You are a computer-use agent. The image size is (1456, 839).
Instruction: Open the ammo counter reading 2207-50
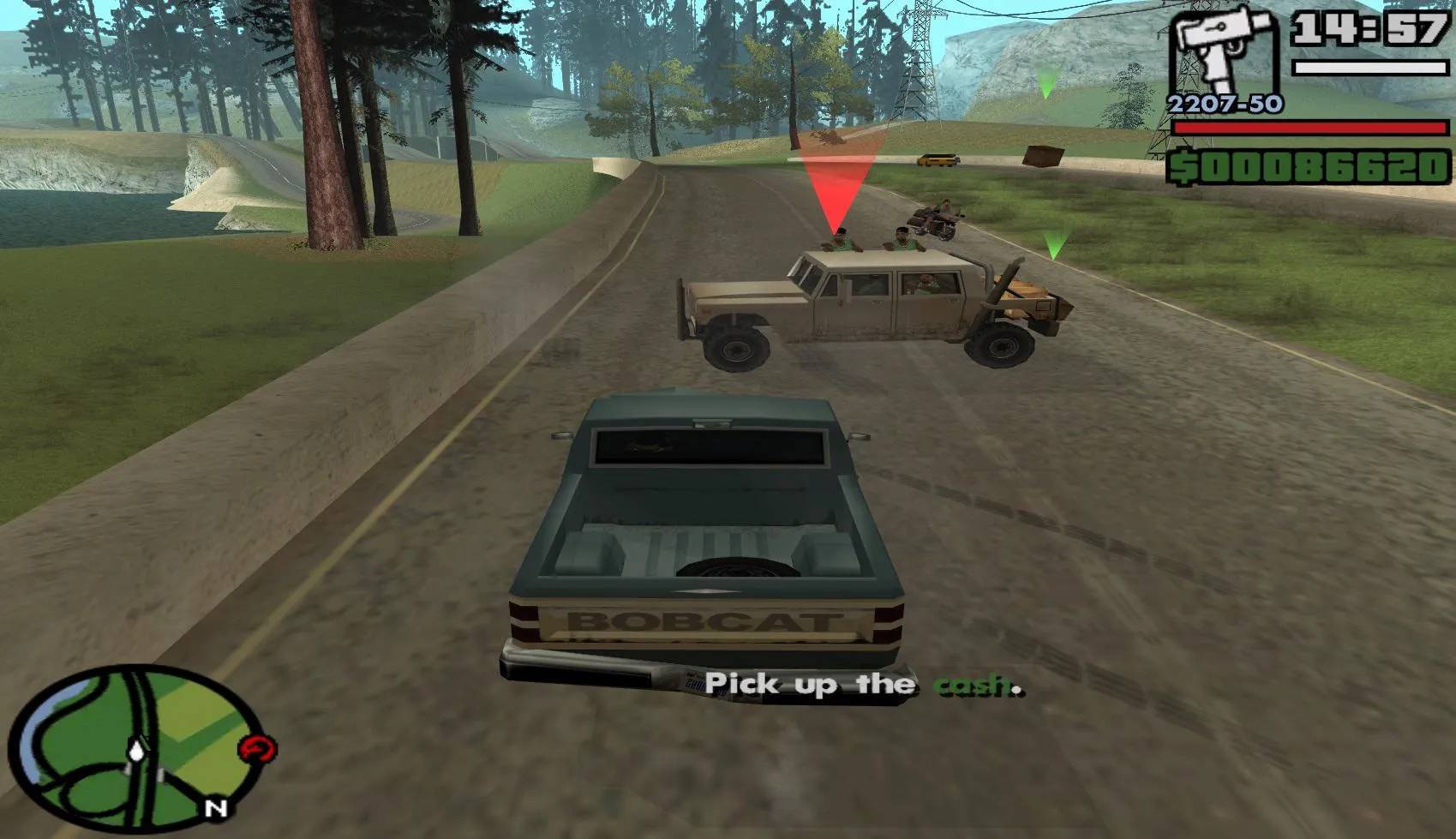pyautogui.click(x=1224, y=105)
